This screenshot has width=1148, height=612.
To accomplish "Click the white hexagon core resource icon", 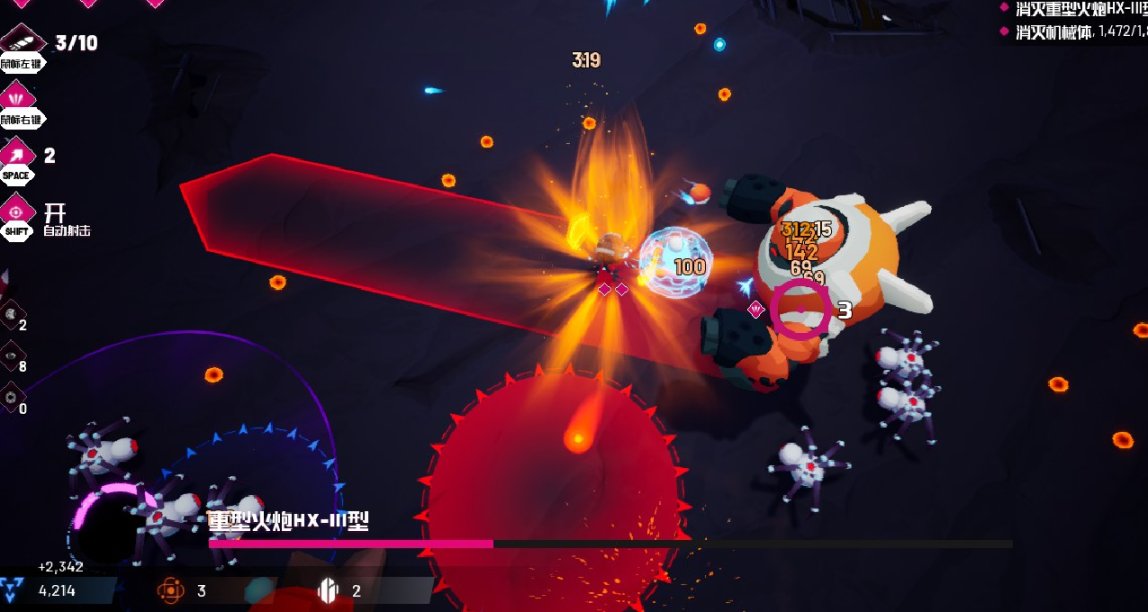I will 328,590.
